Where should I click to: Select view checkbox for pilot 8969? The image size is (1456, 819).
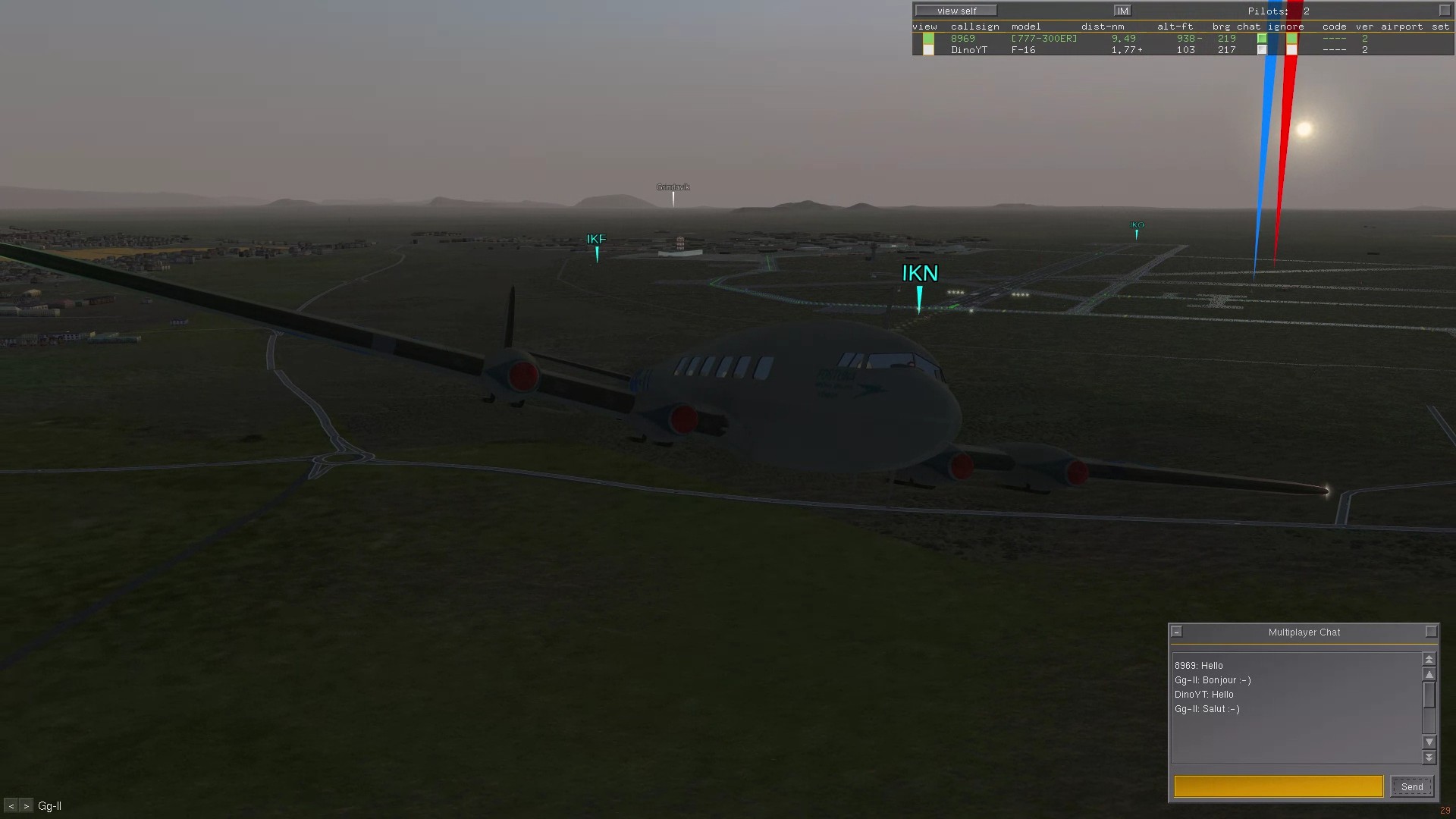(928, 38)
